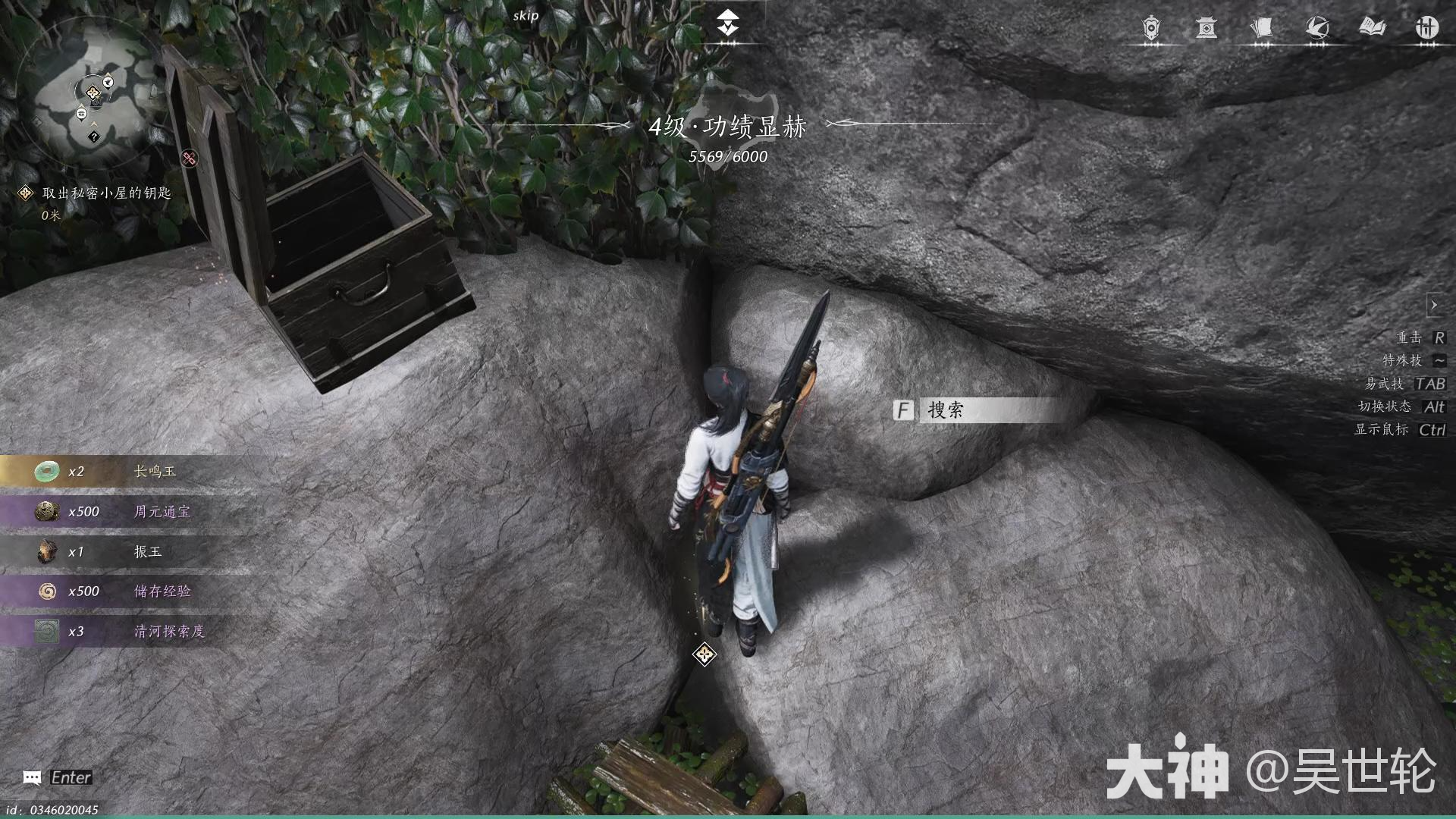Open the chat bubble icon
Image resolution: width=1456 pixels, height=819 pixels.
click(x=32, y=777)
